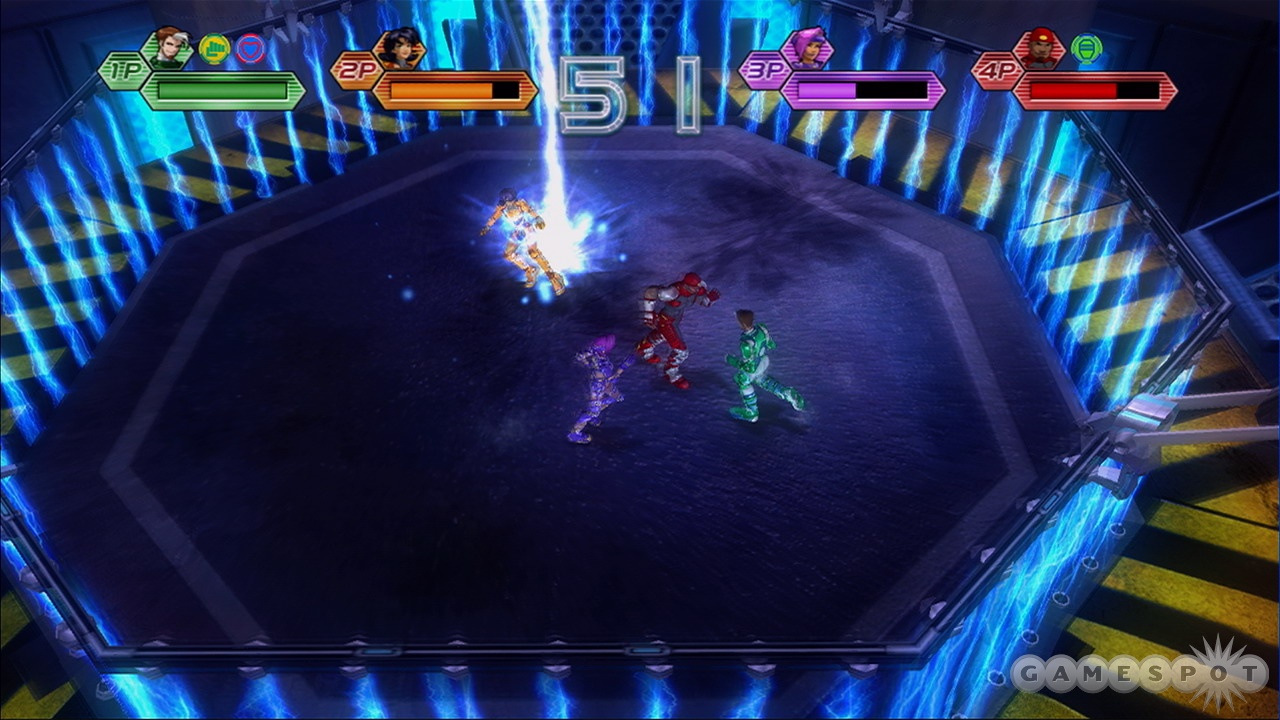Click the purple 3P player tag
This screenshot has height=720, width=1280.
coord(762,71)
